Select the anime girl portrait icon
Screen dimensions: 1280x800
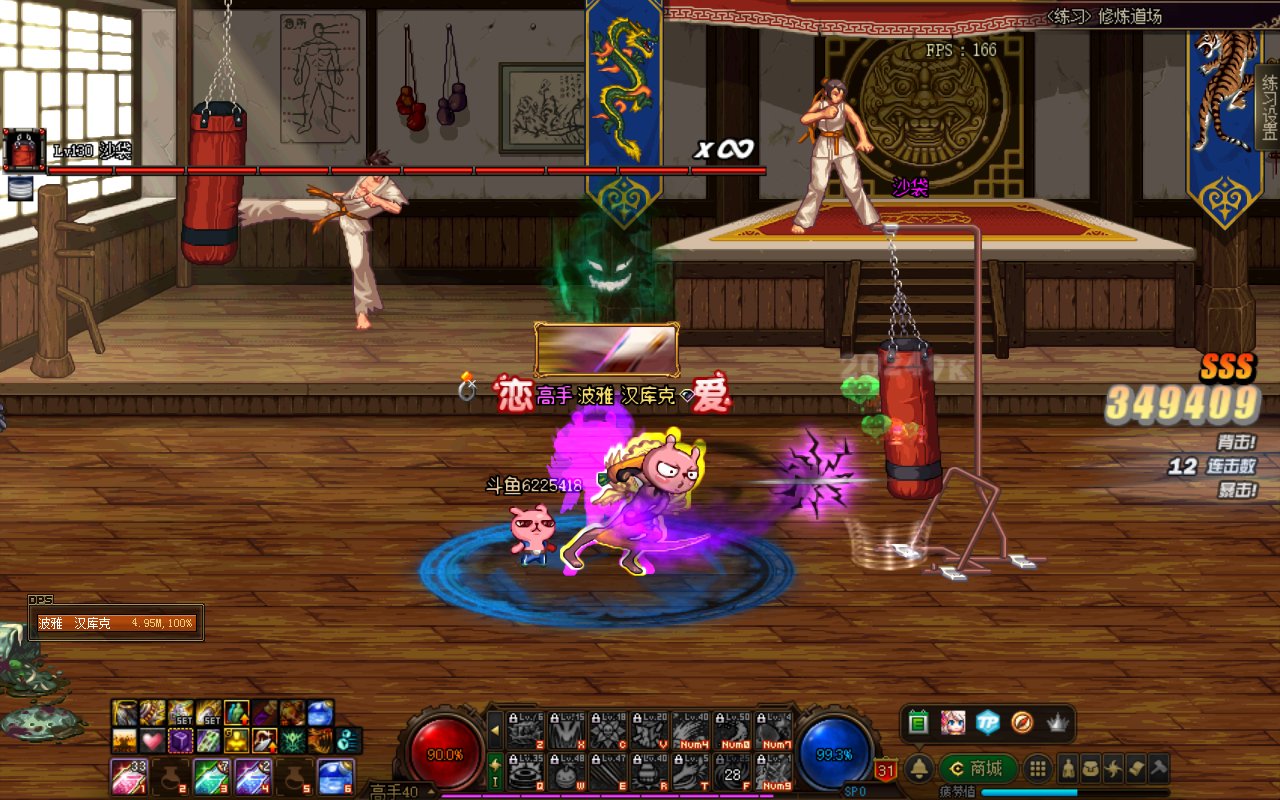pyautogui.click(x=953, y=722)
